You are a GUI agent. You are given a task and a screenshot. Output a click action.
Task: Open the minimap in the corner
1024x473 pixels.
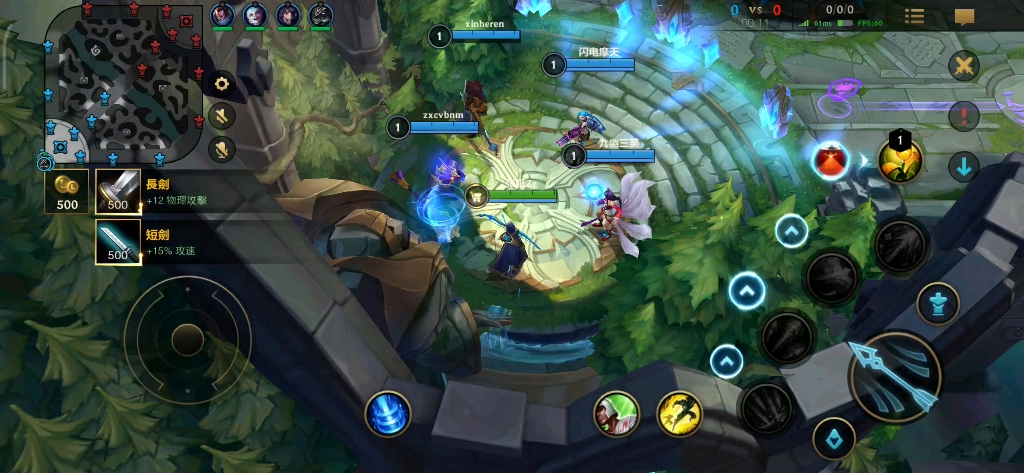pyautogui.click(x=118, y=84)
